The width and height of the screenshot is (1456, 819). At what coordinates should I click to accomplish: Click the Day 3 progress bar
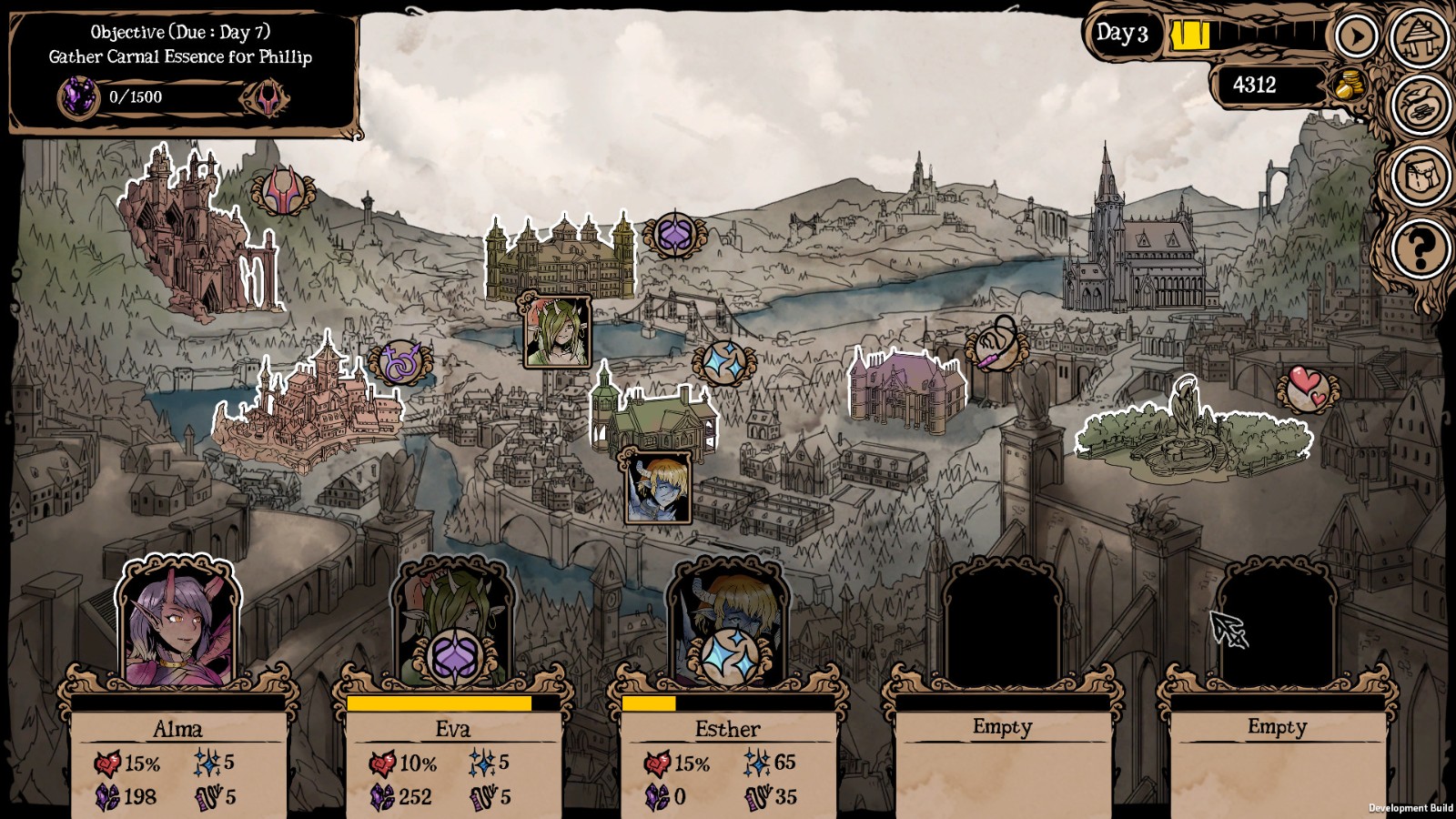point(1238,35)
